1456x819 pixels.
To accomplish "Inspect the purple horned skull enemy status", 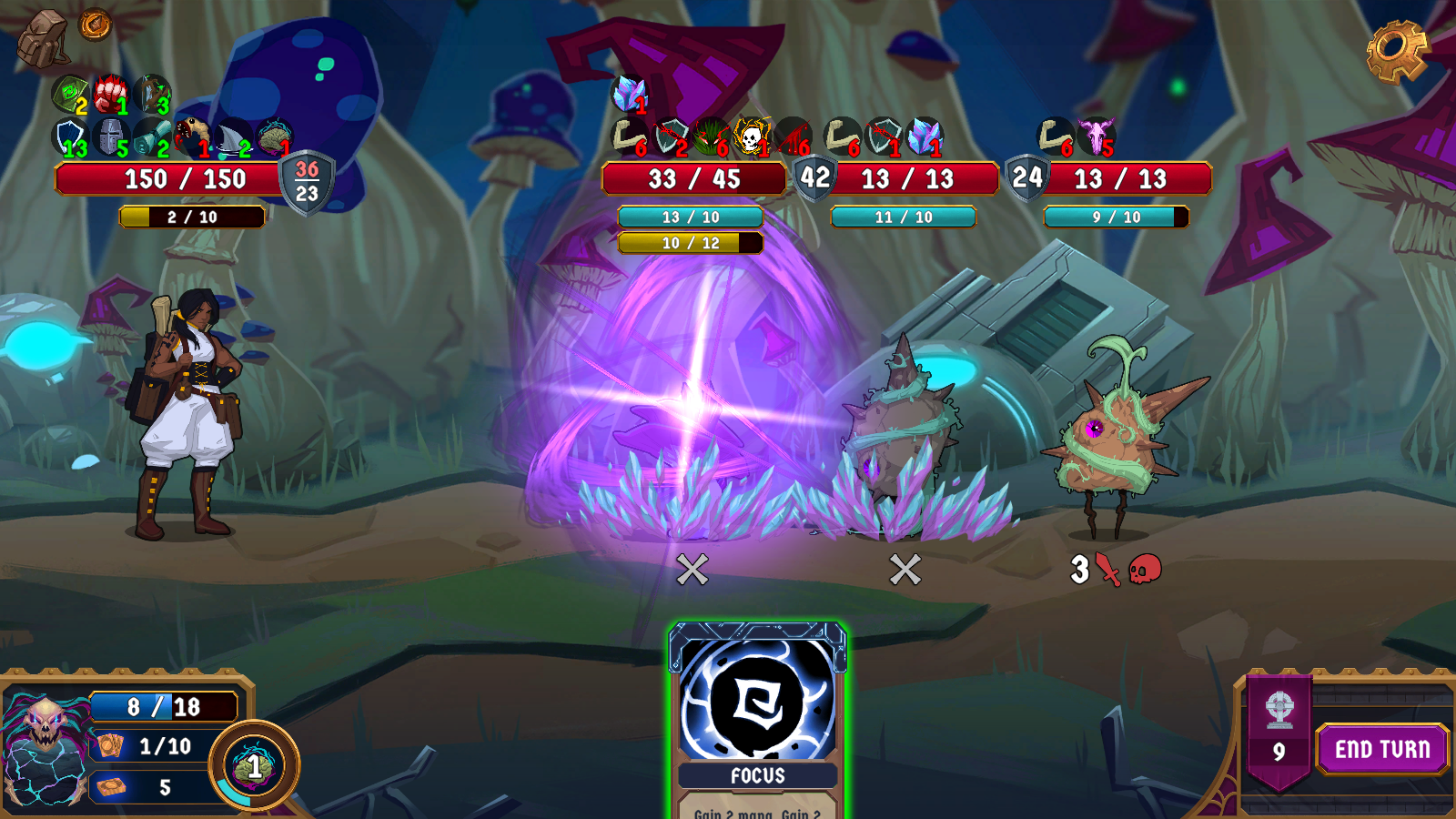I will point(1097,136).
